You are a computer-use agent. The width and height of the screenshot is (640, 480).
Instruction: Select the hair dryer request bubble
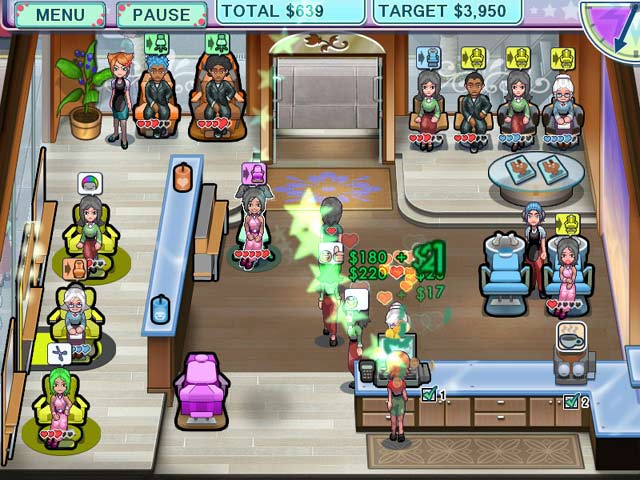pos(60,353)
